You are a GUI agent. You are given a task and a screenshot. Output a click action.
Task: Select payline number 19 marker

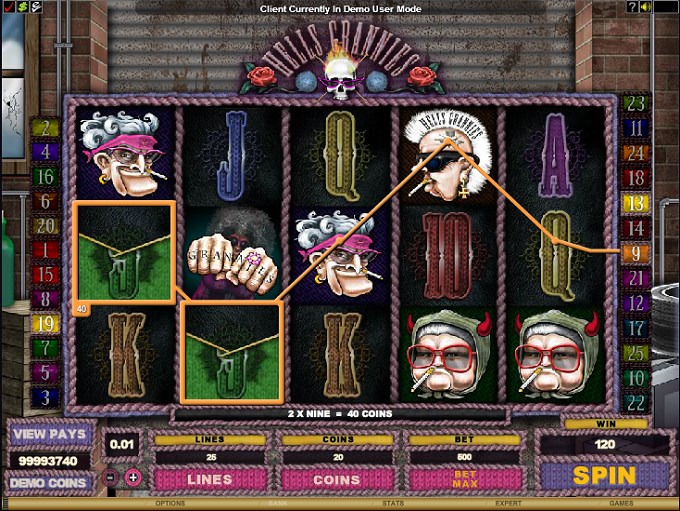click(x=44, y=323)
